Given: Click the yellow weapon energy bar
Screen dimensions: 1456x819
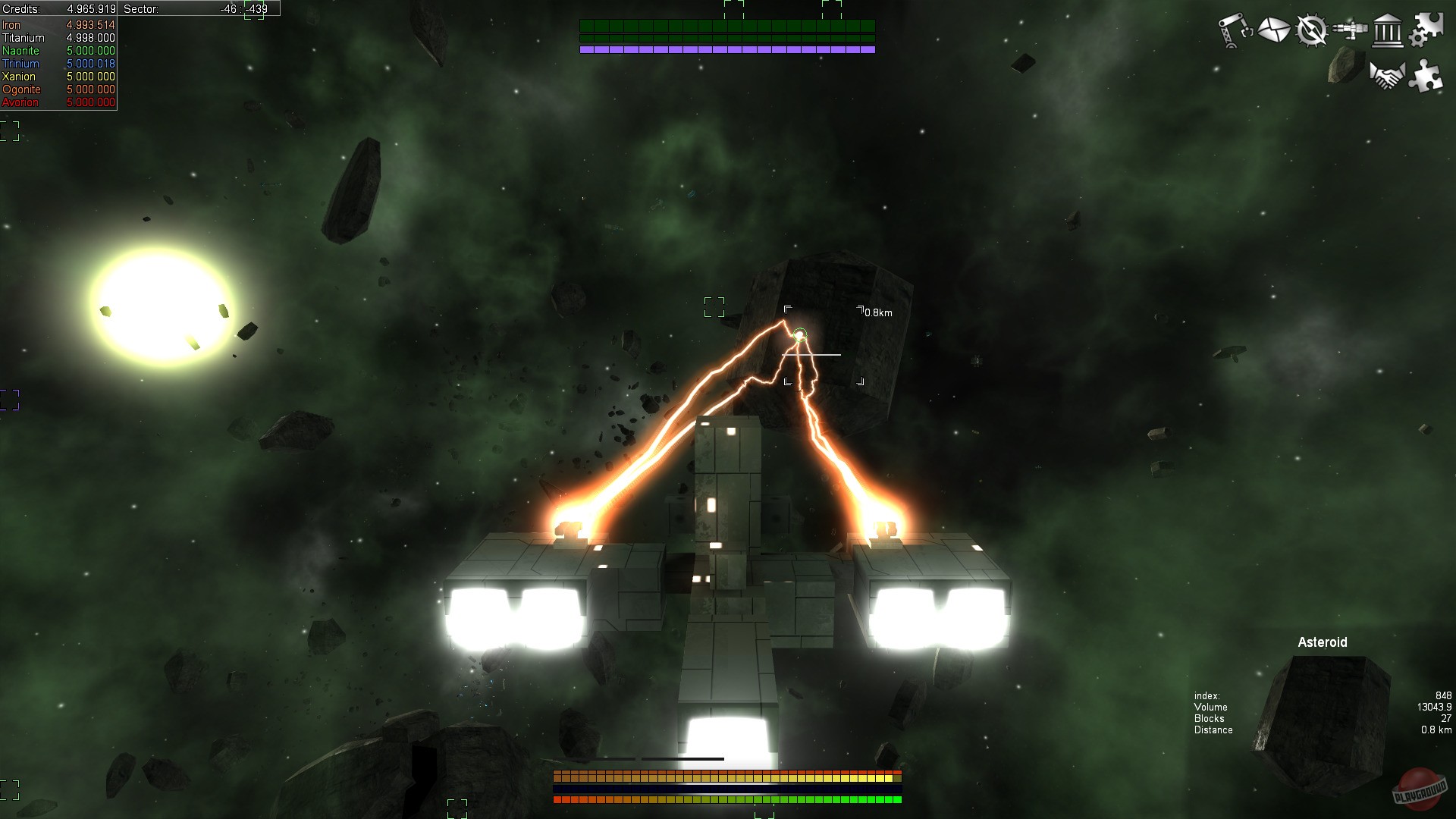Looking at the screenshot, I should pos(726,777).
